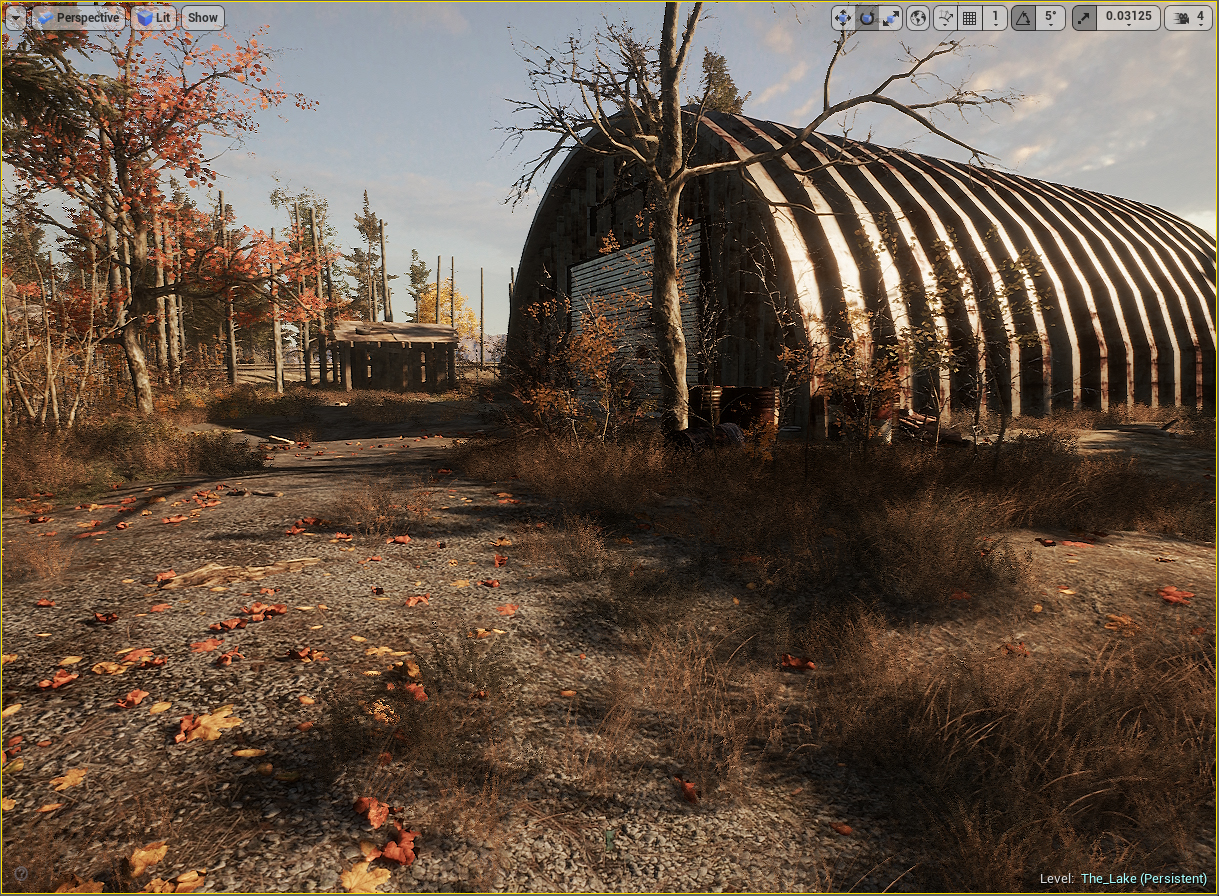The width and height of the screenshot is (1219, 896).
Task: Select the scale gizmo tool
Action: click(x=889, y=17)
